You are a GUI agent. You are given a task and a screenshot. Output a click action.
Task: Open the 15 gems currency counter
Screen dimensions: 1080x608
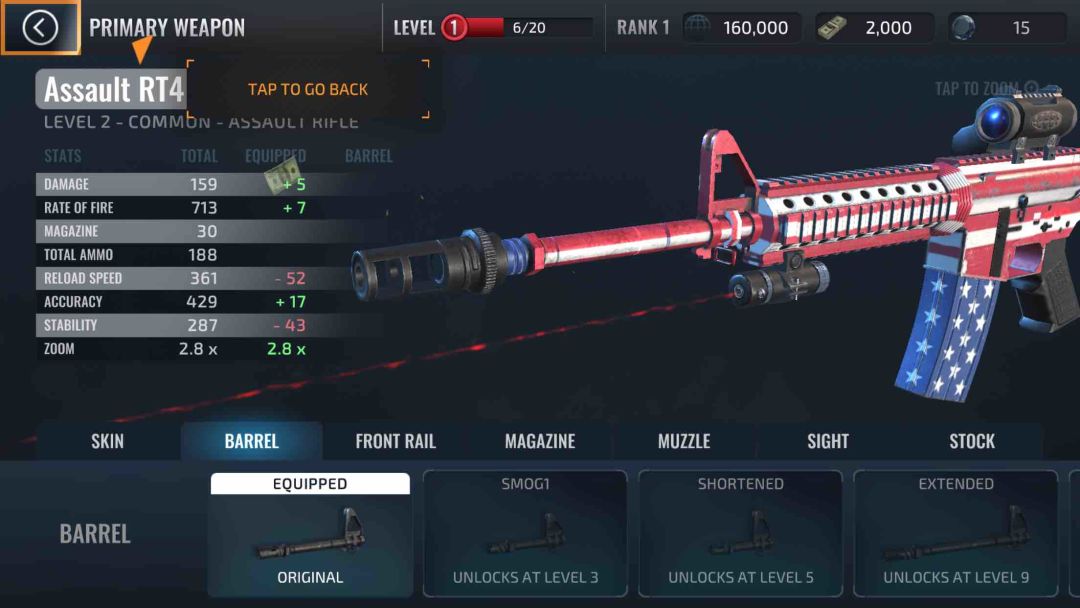point(1008,28)
